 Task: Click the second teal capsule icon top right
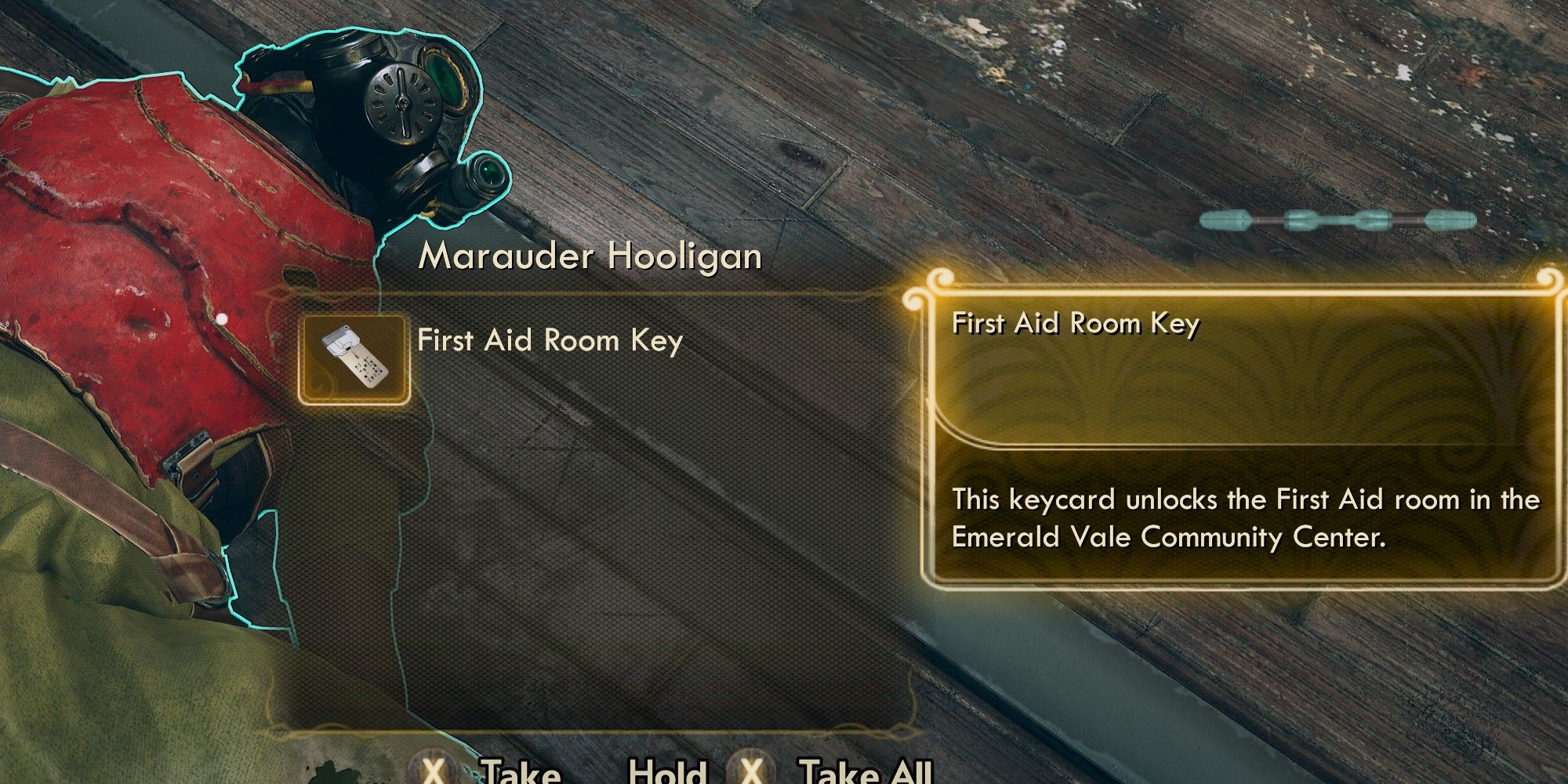tap(1301, 220)
